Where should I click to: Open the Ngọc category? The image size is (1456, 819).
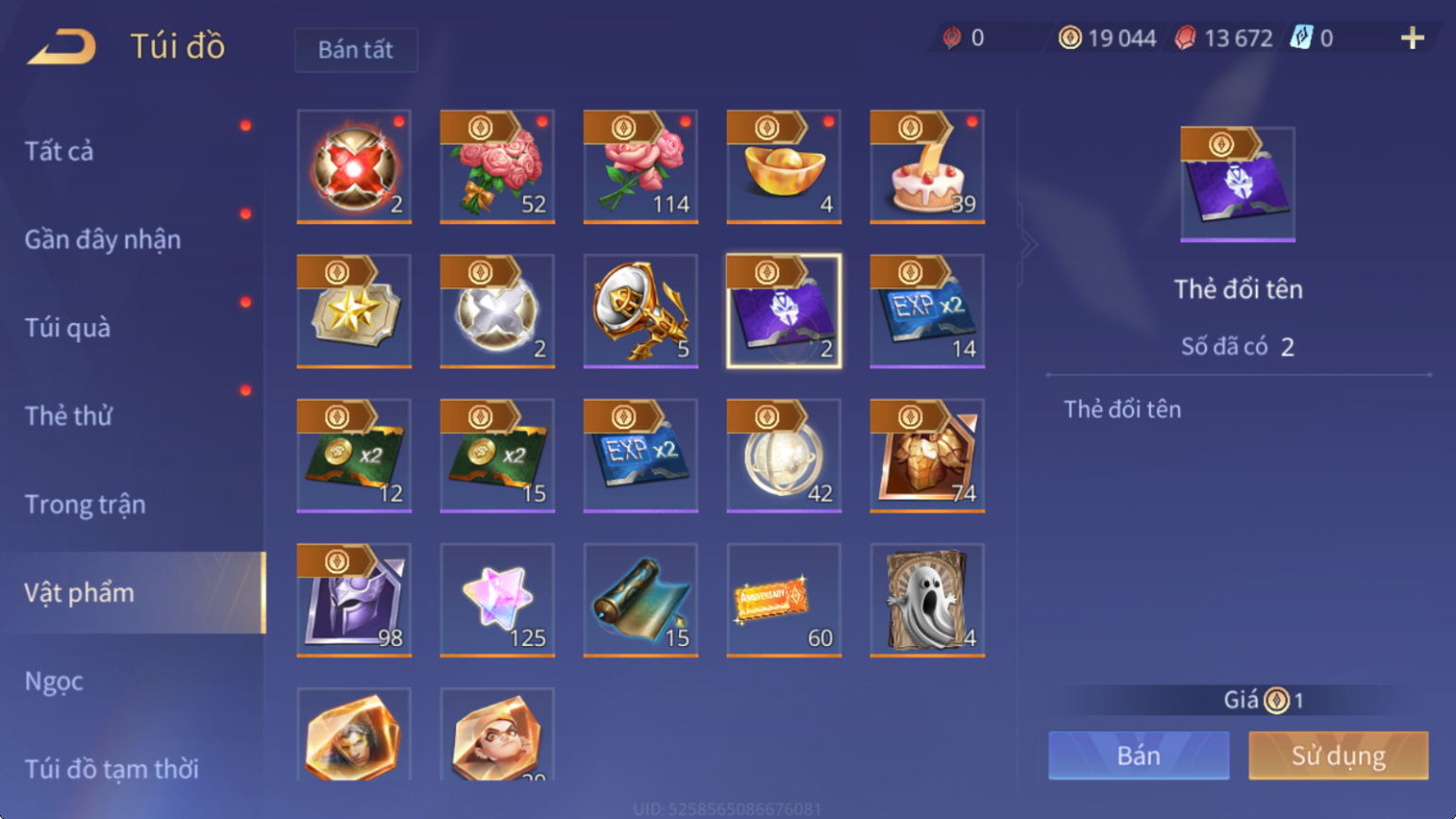click(x=54, y=681)
